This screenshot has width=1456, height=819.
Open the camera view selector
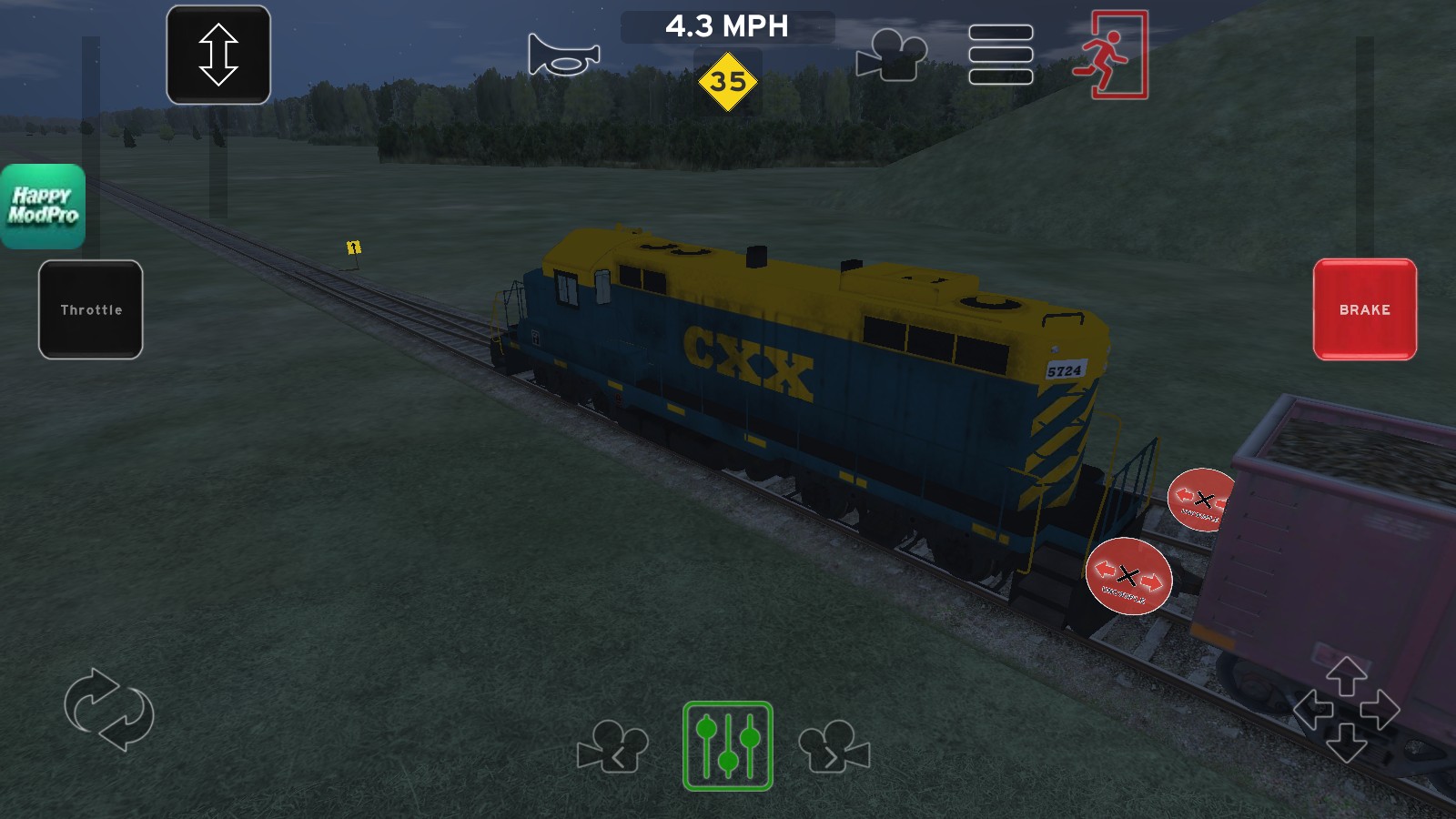(x=891, y=55)
